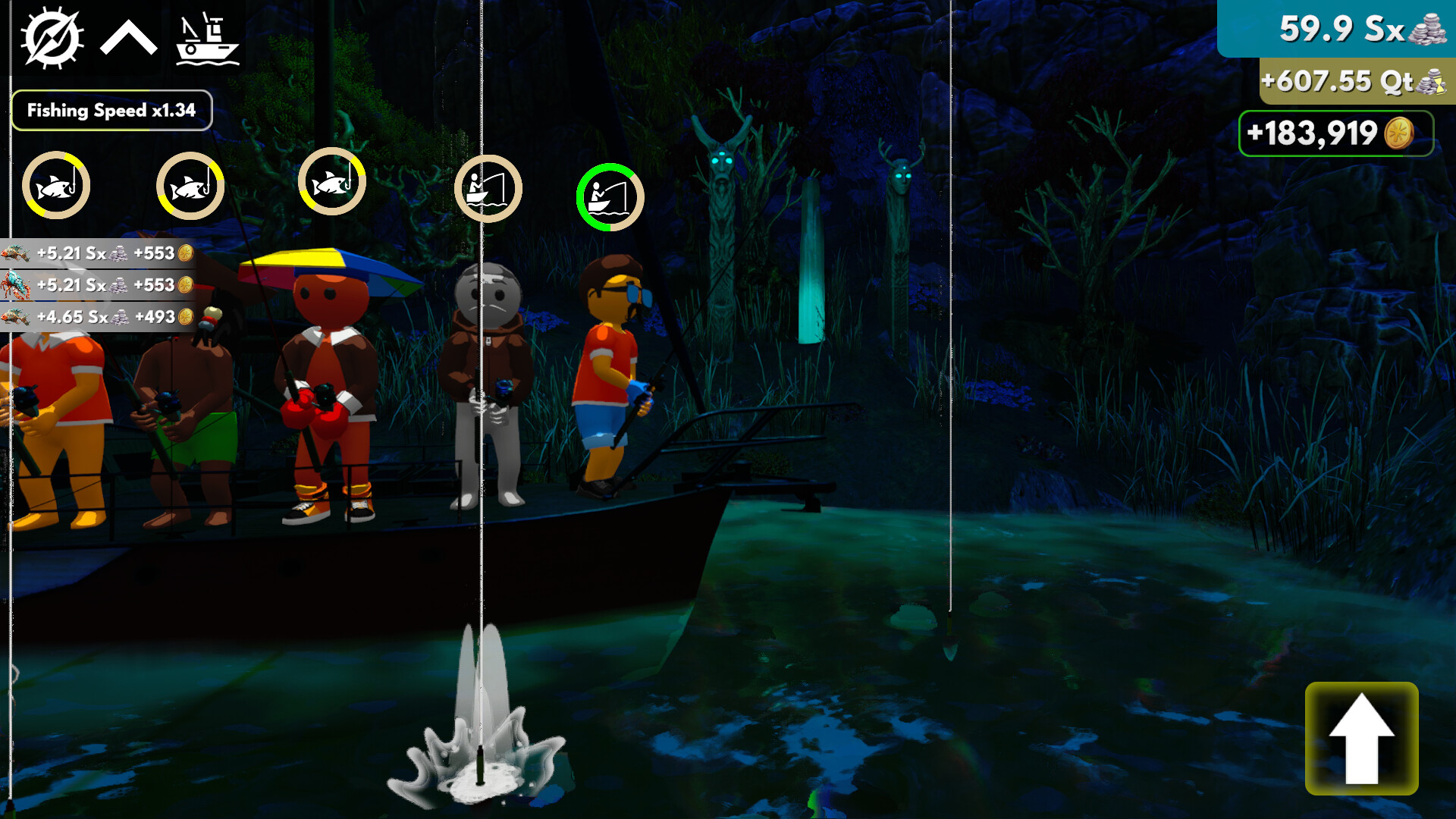Toggle the Fishing Speed x1.34 badge
The width and height of the screenshot is (1456, 819).
tap(112, 110)
